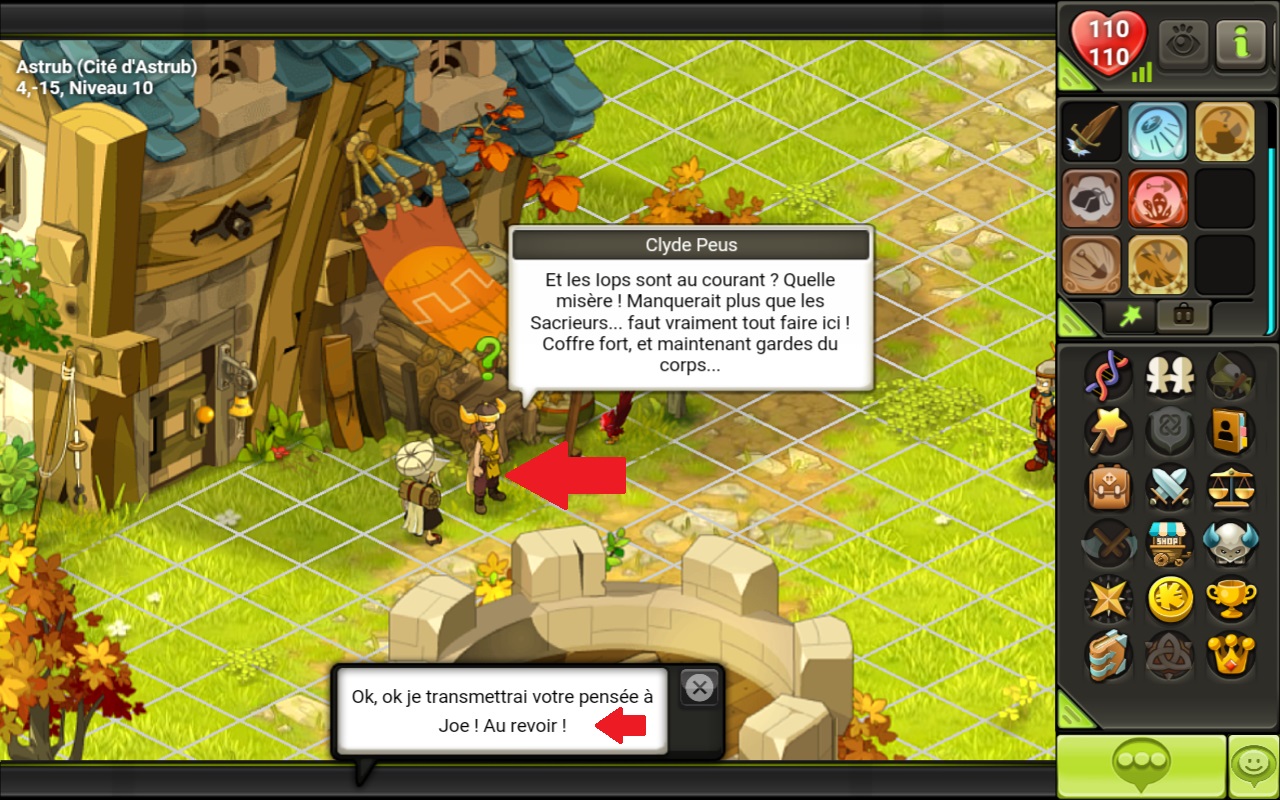
Task: Open the friends silhouettes menu
Action: coord(1168,375)
